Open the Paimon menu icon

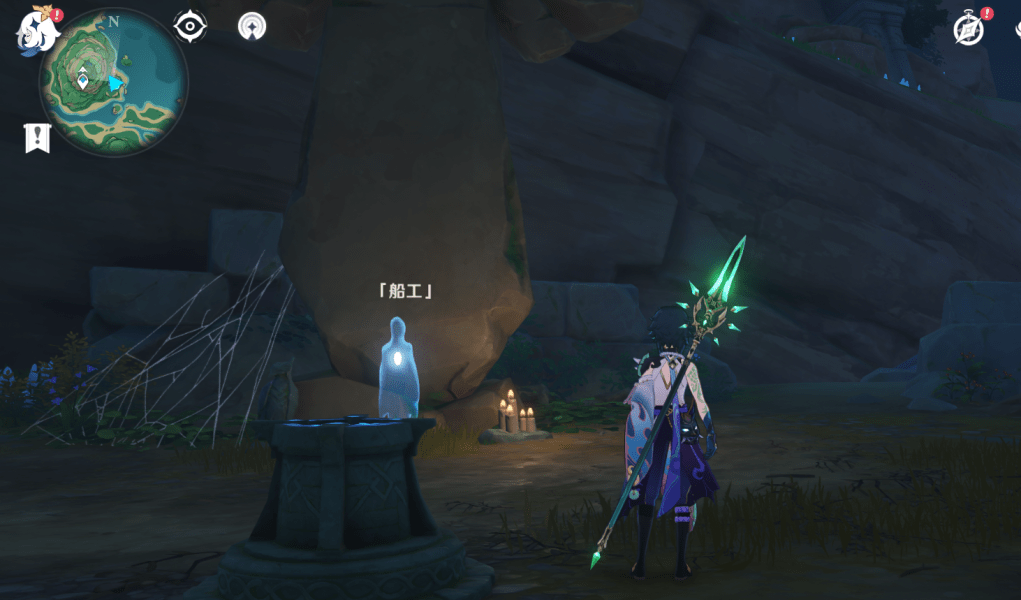(38, 29)
